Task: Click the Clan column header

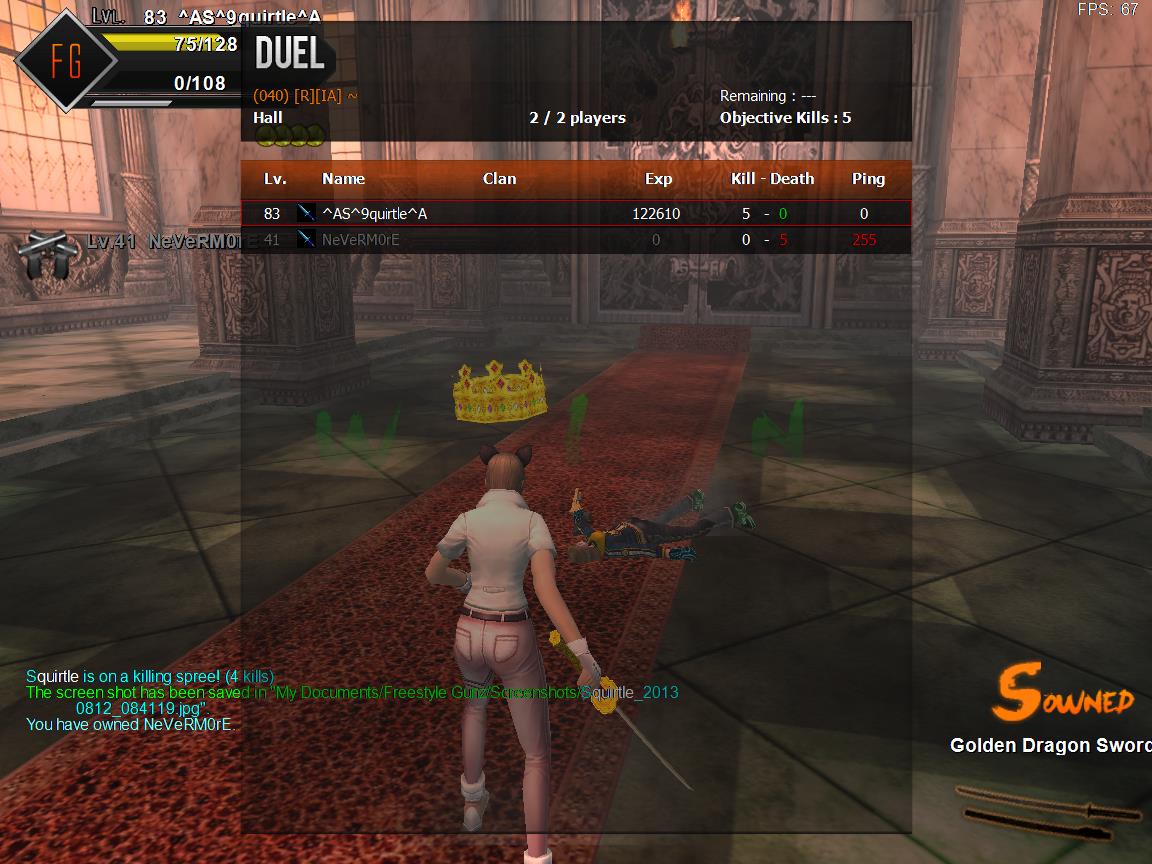Action: 499,179
